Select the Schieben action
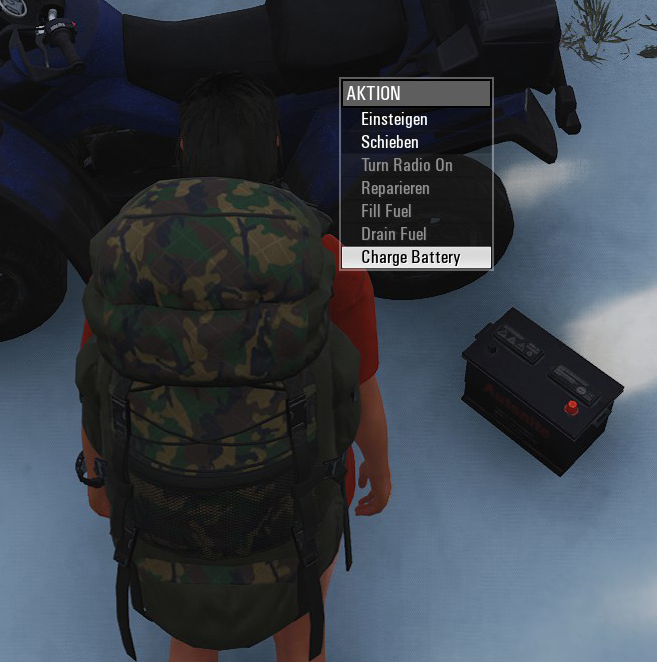This screenshot has width=657, height=662. [x=390, y=143]
